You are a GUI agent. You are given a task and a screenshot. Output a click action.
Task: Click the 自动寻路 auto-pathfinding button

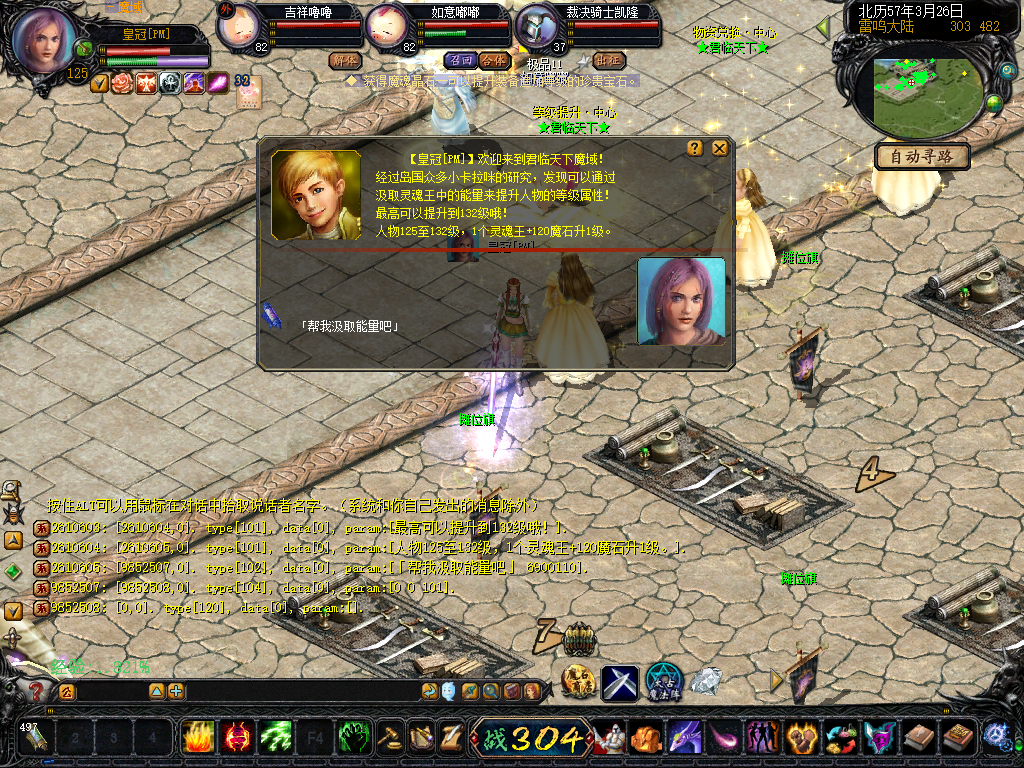(922, 157)
